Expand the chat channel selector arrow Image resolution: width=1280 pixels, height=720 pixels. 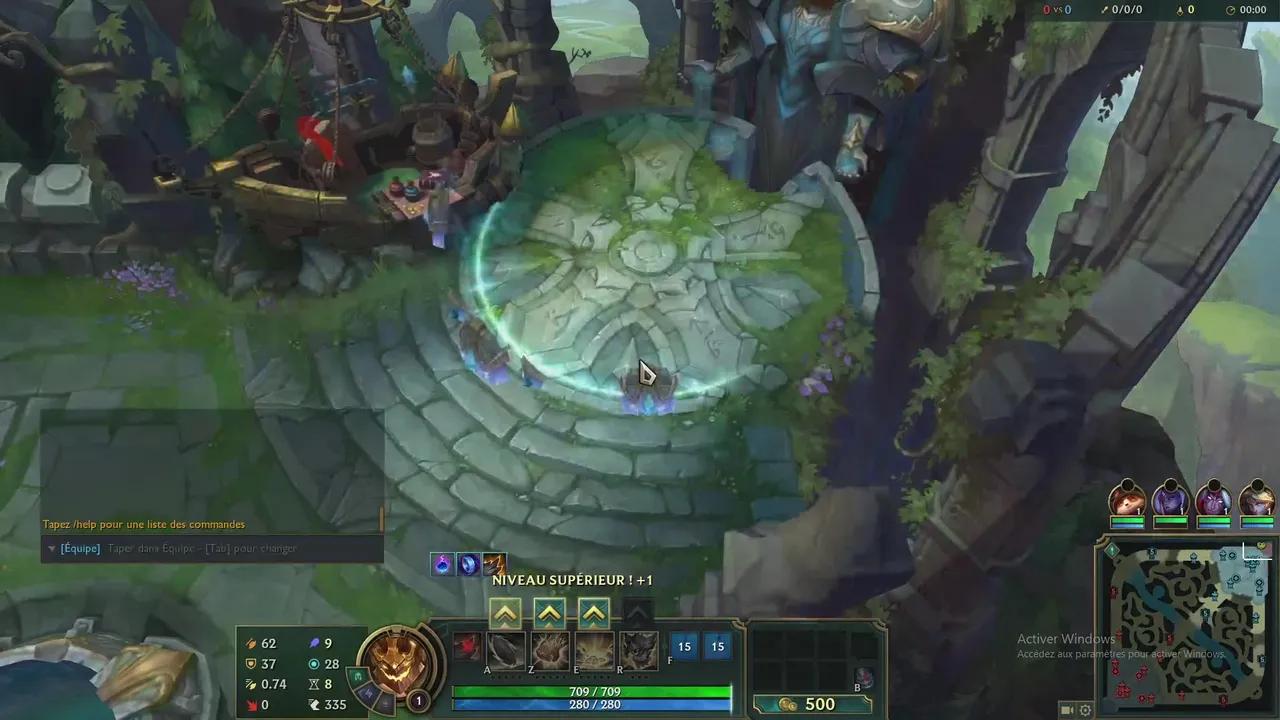pos(51,548)
